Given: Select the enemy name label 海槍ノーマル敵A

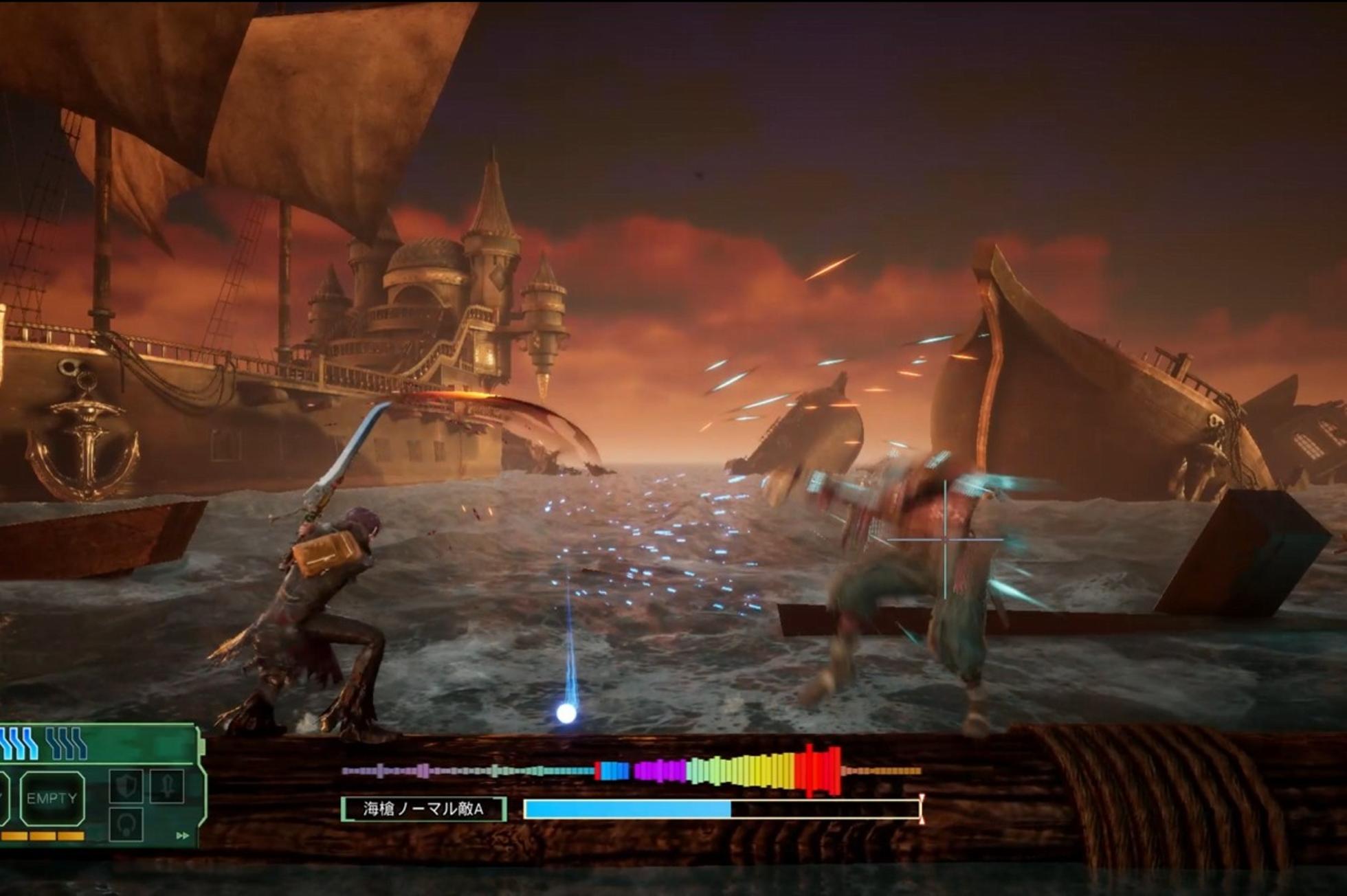Looking at the screenshot, I should 423,809.
